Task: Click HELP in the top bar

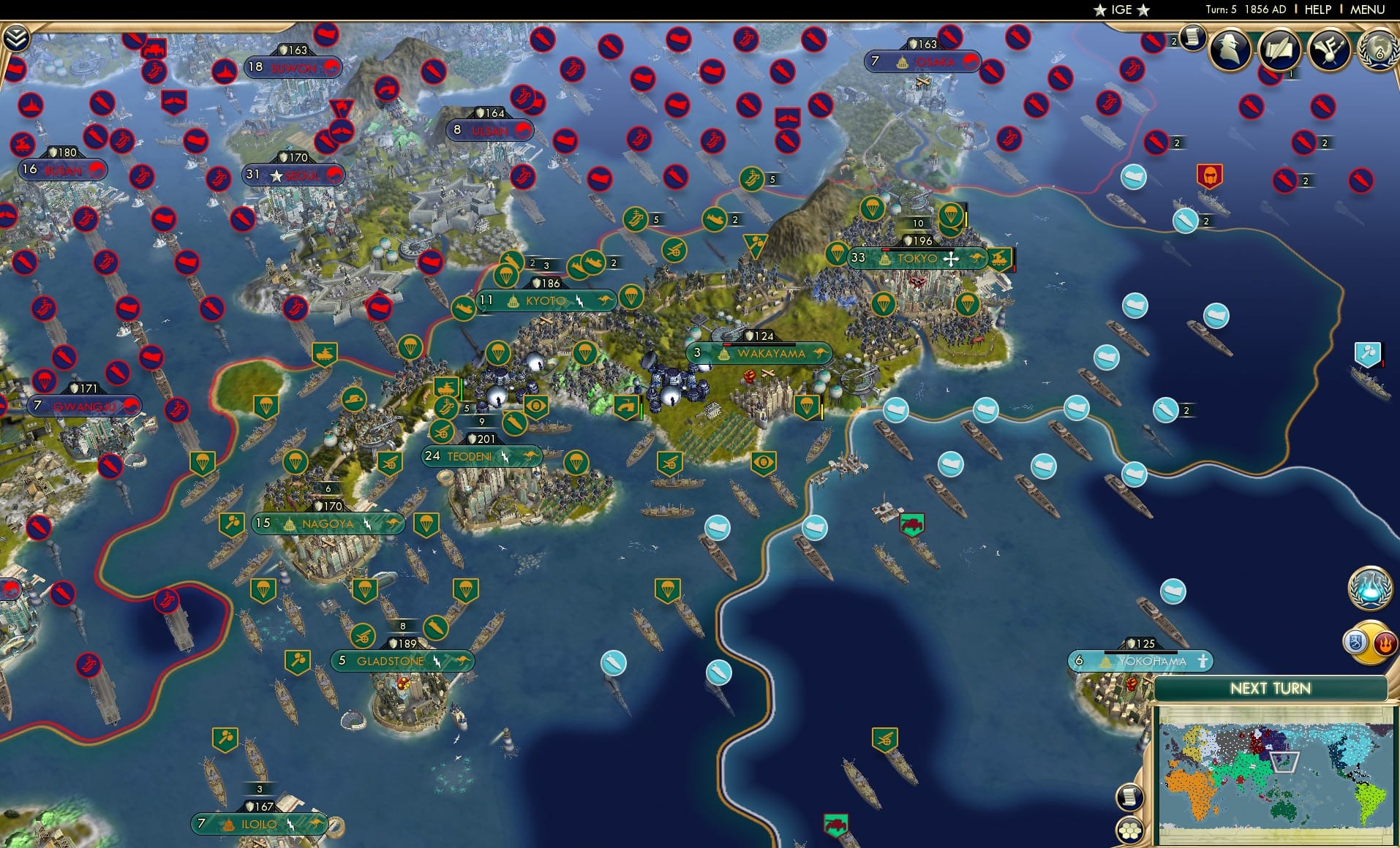Action: click(x=1317, y=10)
